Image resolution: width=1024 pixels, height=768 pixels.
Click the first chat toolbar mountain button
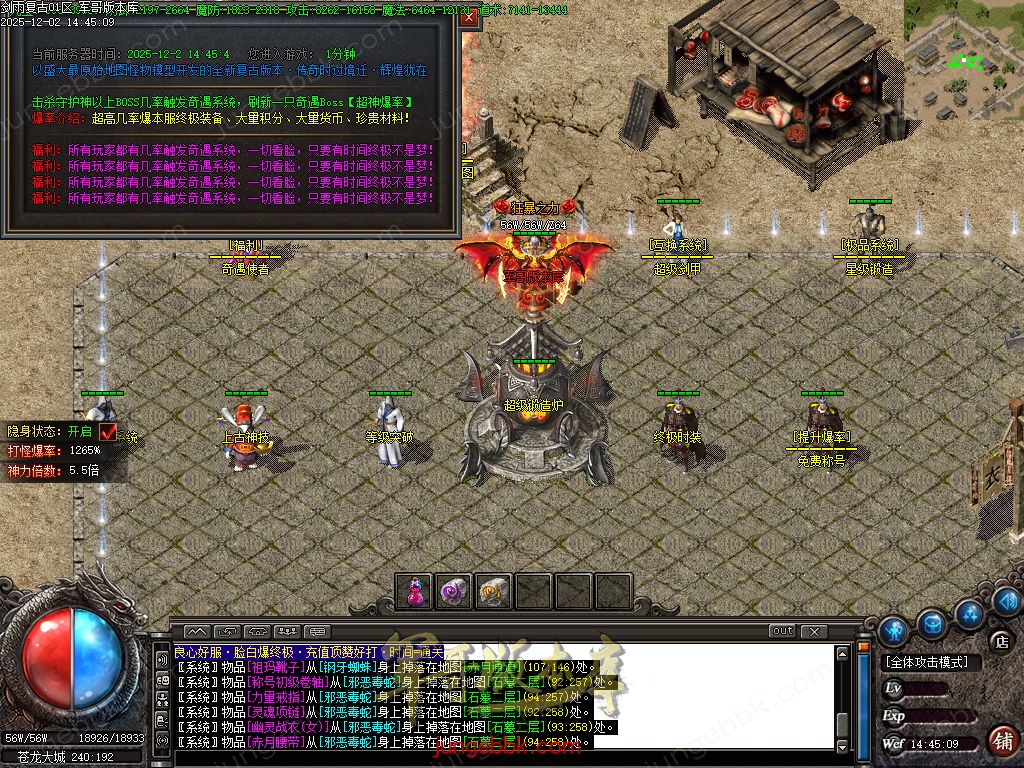[x=196, y=631]
